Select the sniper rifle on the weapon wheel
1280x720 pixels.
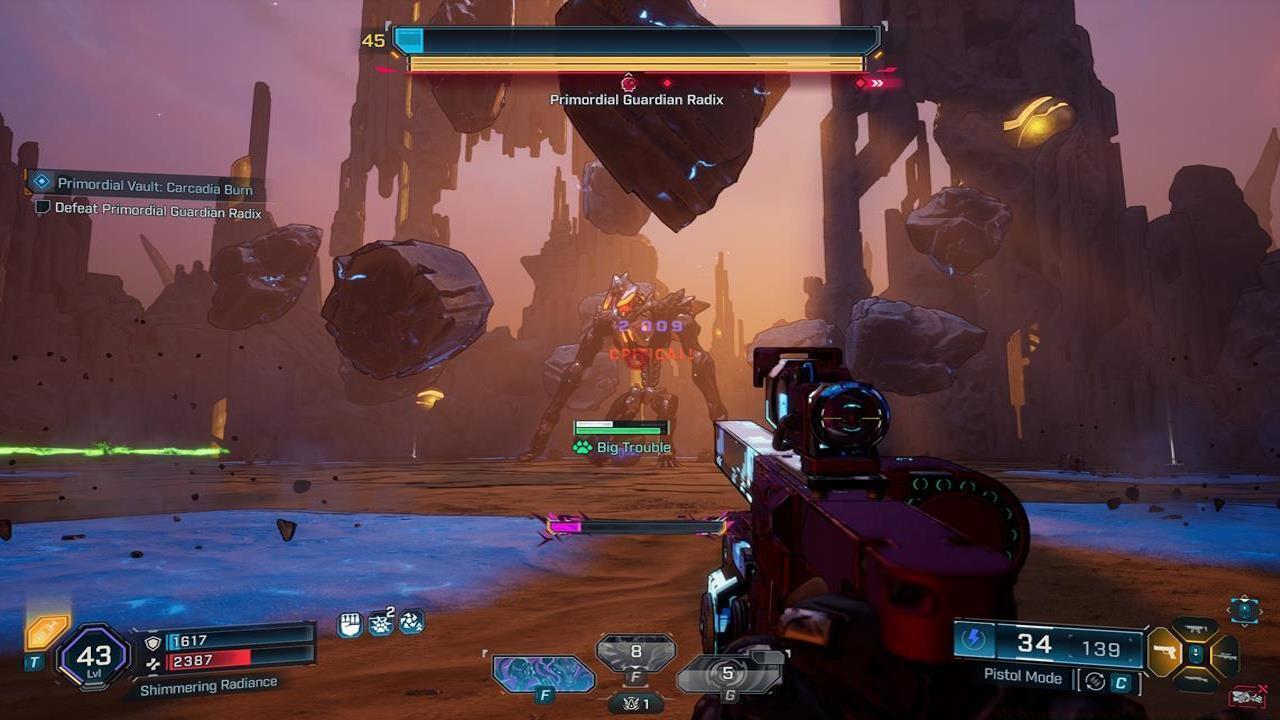pyautogui.click(x=1227, y=655)
